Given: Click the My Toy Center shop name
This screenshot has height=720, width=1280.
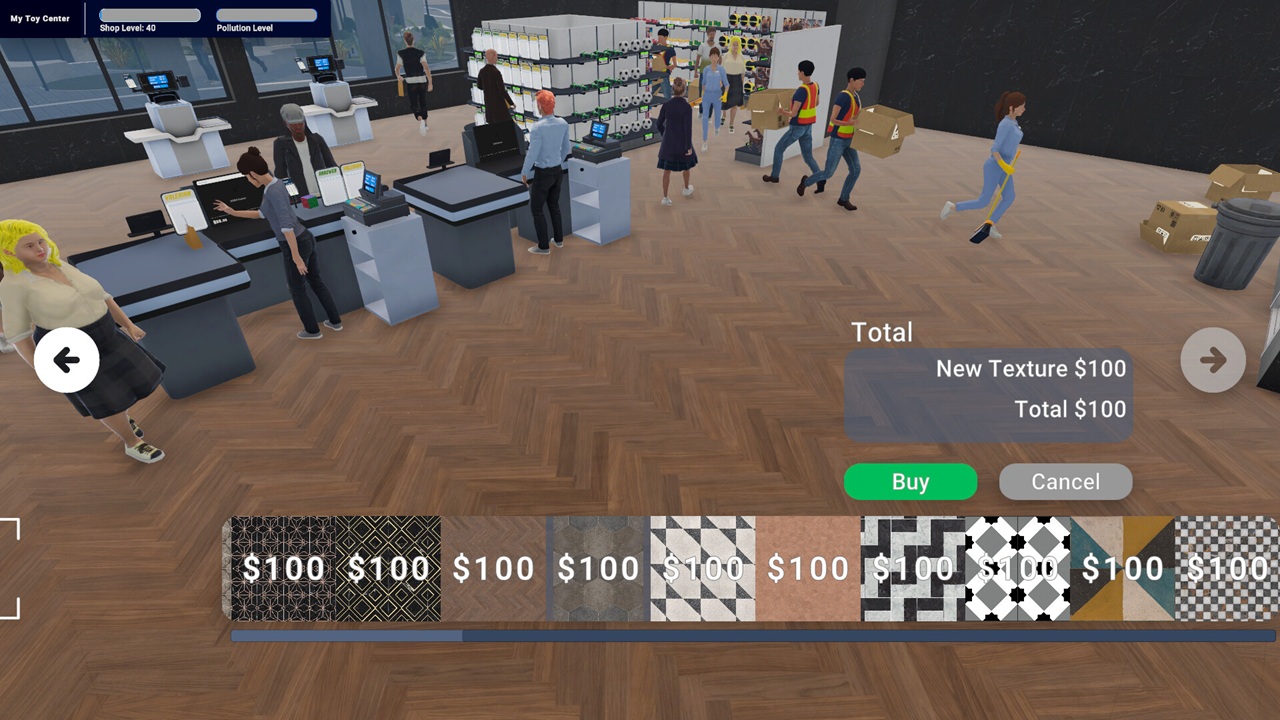Looking at the screenshot, I should click(x=38, y=17).
